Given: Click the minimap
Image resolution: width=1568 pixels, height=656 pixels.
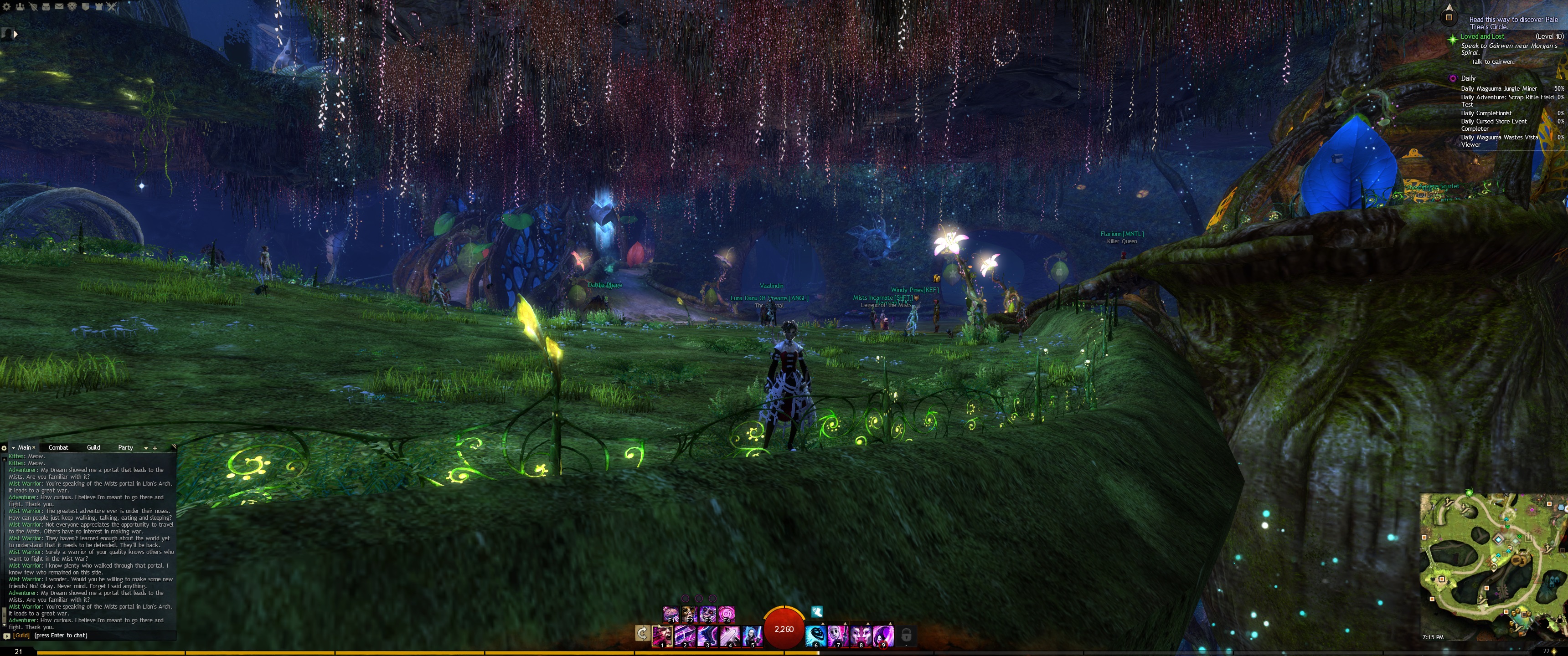Looking at the screenshot, I should tap(1492, 563).
